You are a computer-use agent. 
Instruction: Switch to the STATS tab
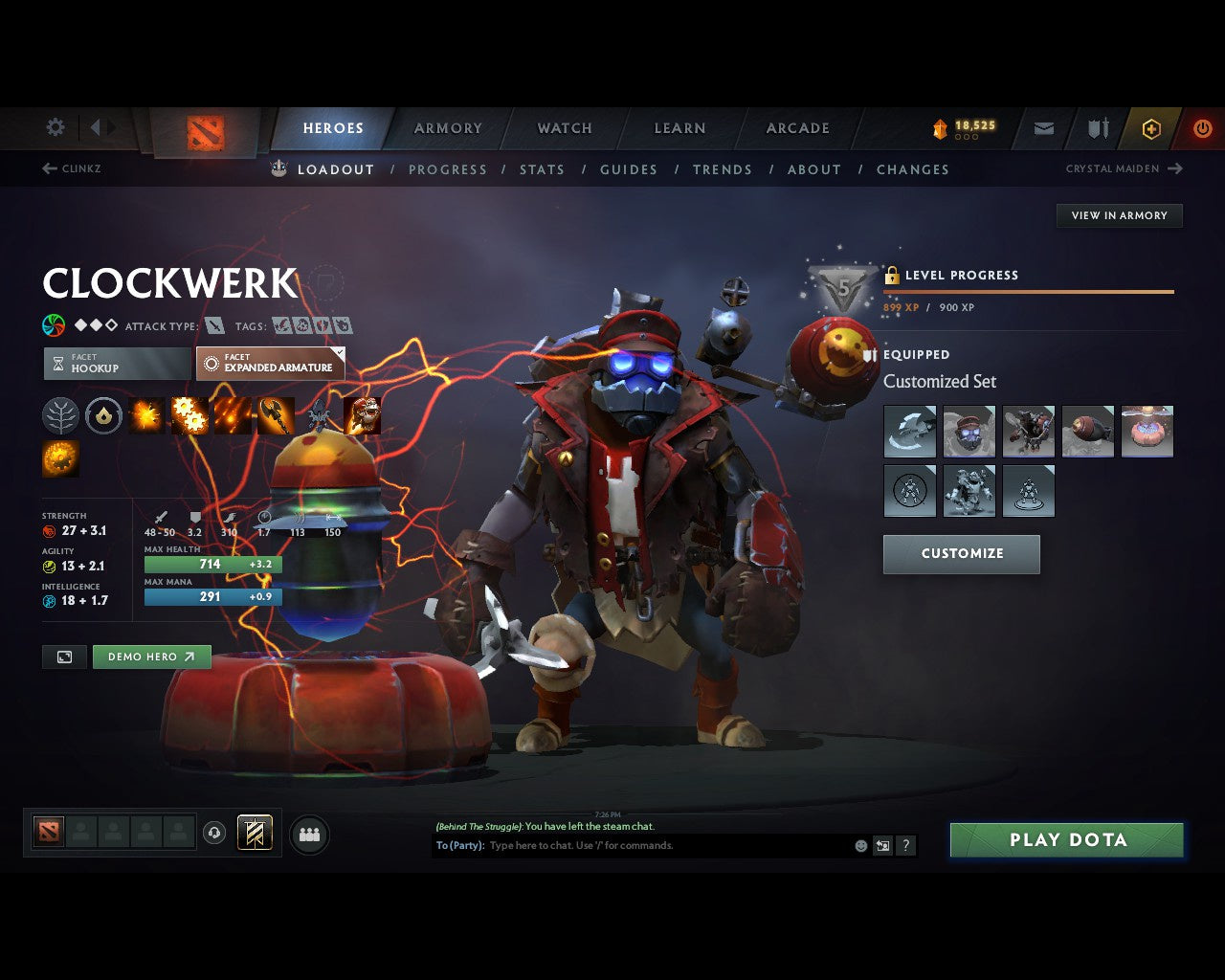[542, 169]
